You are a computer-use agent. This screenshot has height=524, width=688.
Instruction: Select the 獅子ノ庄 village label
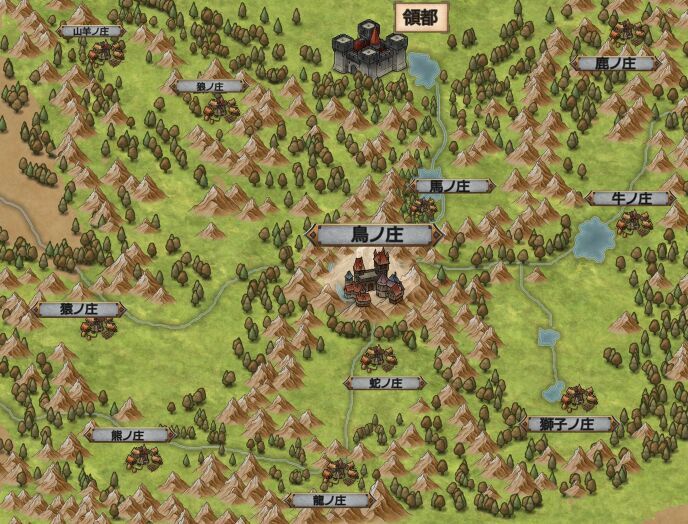tap(567, 424)
